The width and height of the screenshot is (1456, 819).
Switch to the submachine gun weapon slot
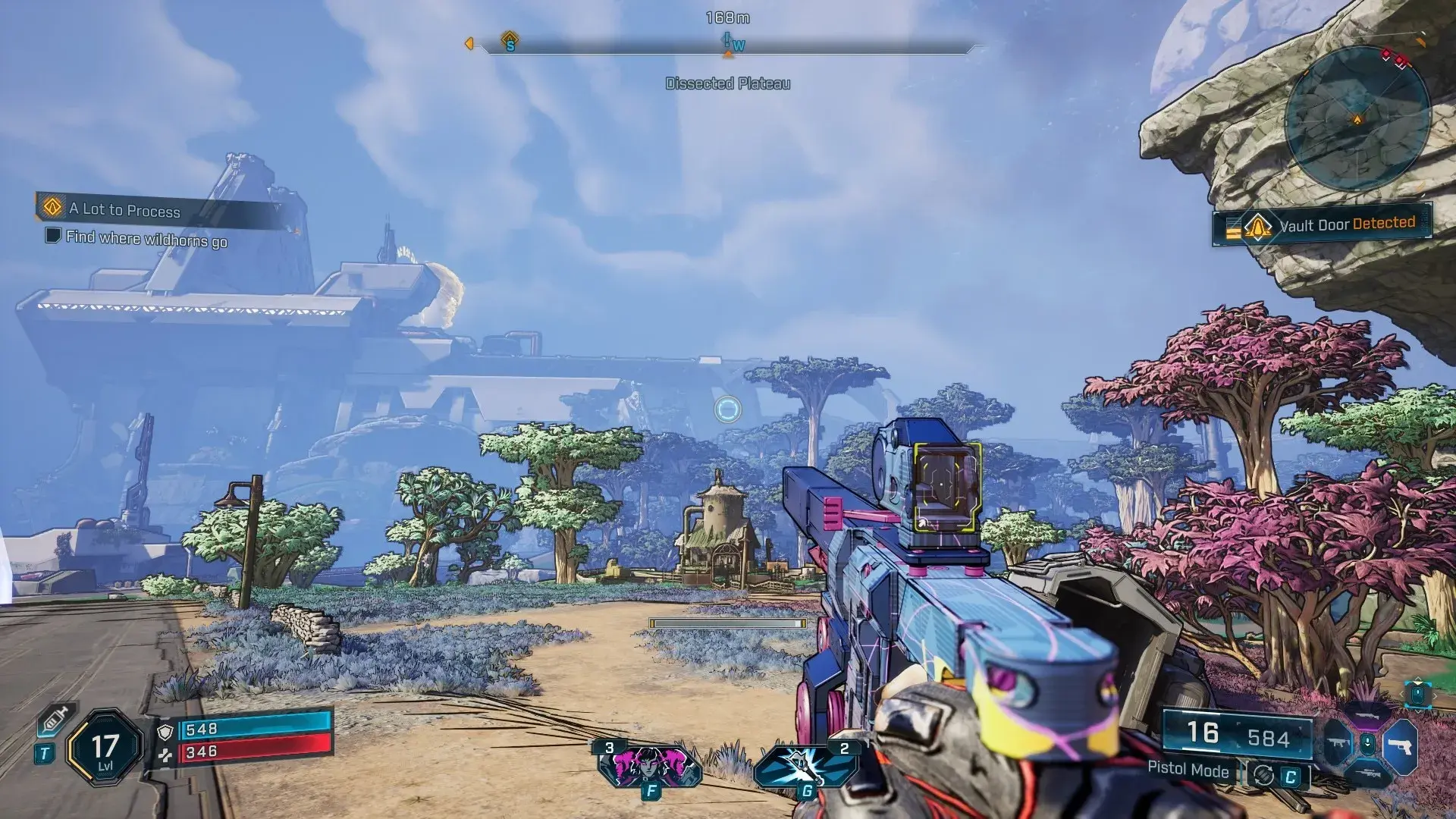(1338, 745)
